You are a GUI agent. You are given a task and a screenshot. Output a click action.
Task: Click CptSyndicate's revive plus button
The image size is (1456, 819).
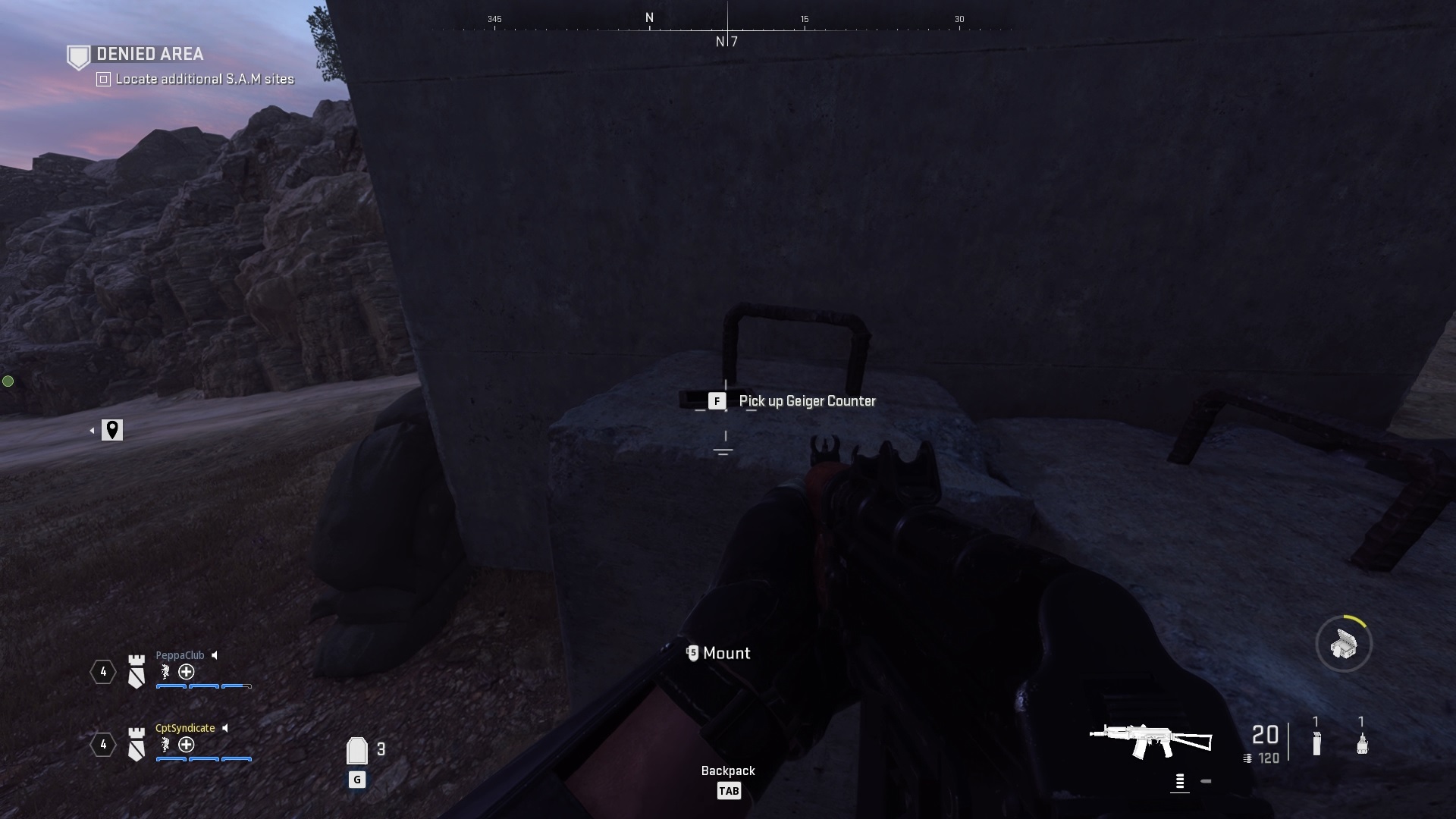point(186,745)
